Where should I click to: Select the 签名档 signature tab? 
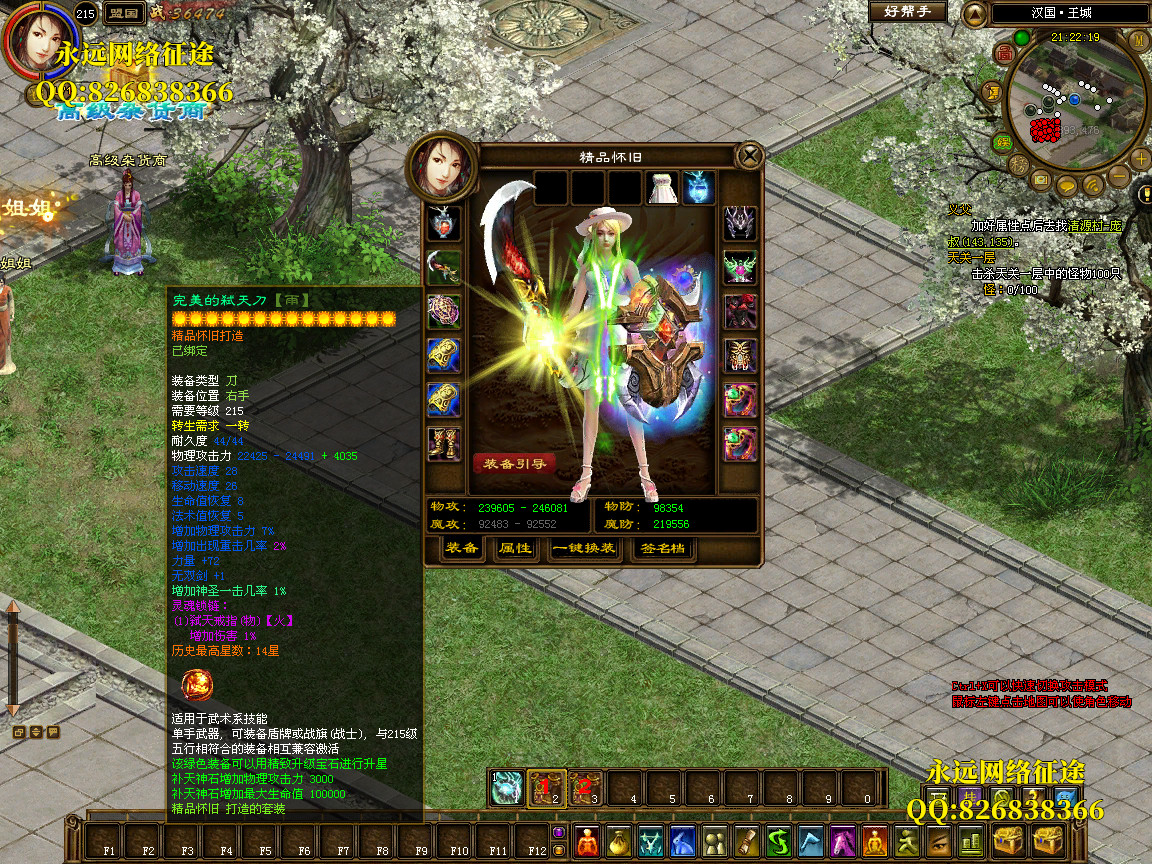(x=662, y=549)
